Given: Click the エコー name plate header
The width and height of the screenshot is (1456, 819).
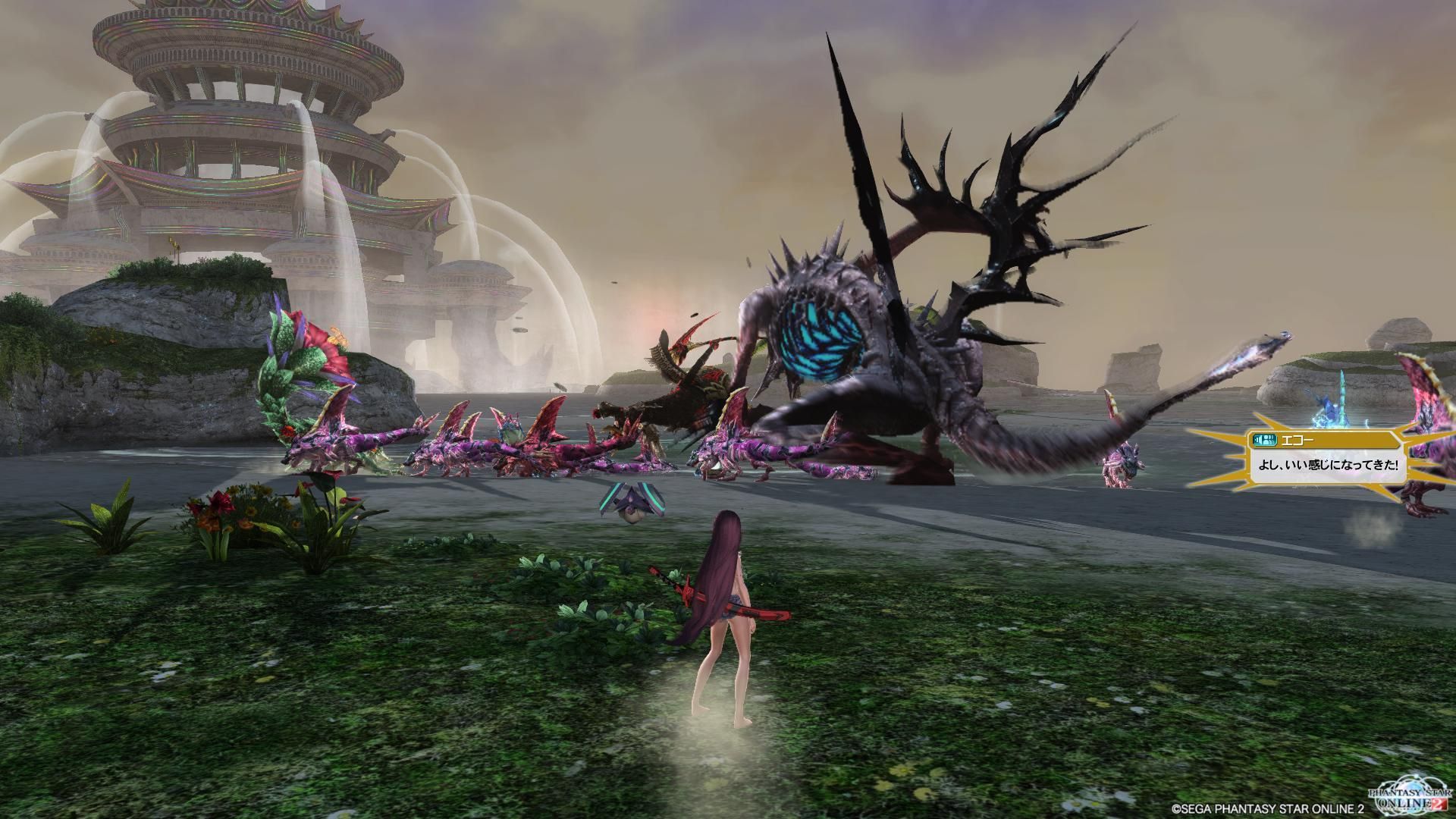Looking at the screenshot, I should 1297,439.
